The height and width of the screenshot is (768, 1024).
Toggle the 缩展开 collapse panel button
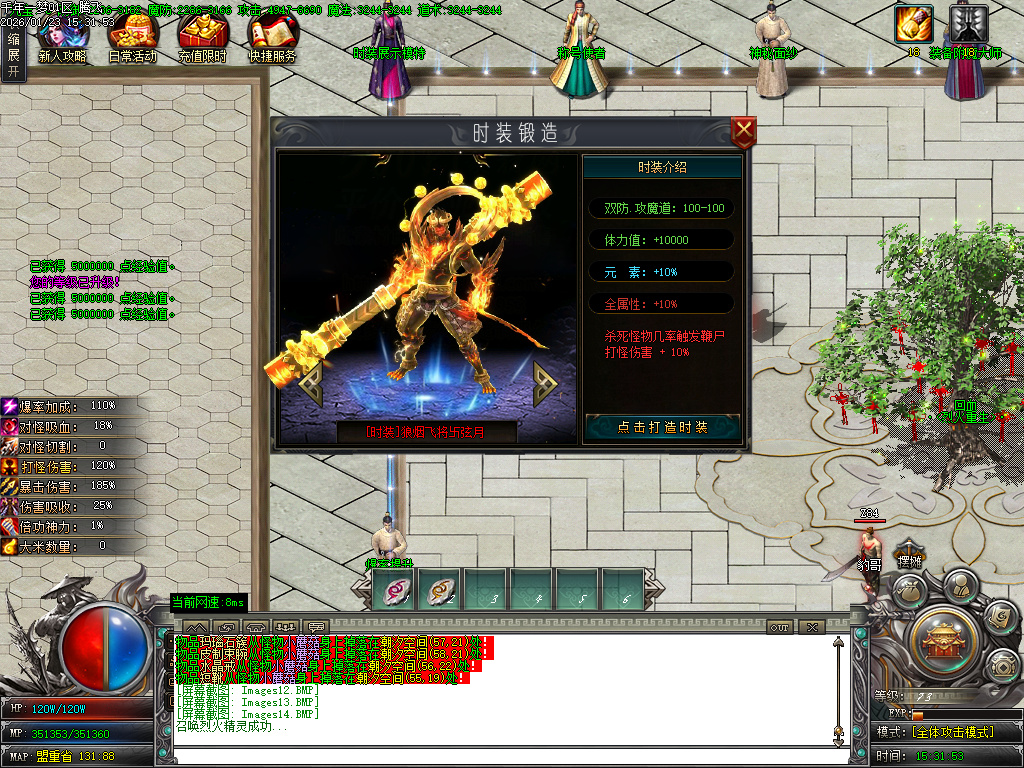[13, 52]
